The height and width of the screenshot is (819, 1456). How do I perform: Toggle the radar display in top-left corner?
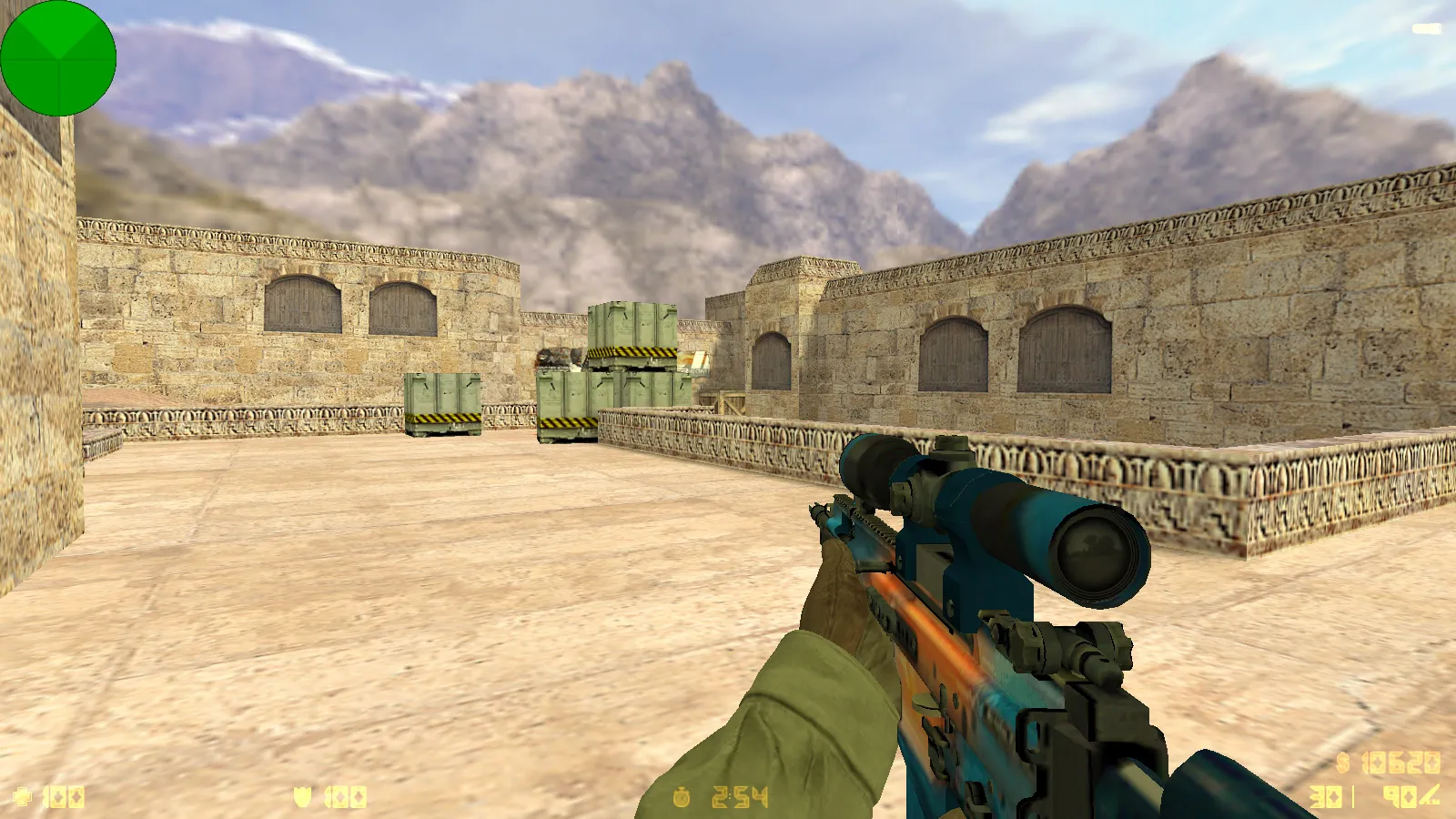tap(57, 59)
